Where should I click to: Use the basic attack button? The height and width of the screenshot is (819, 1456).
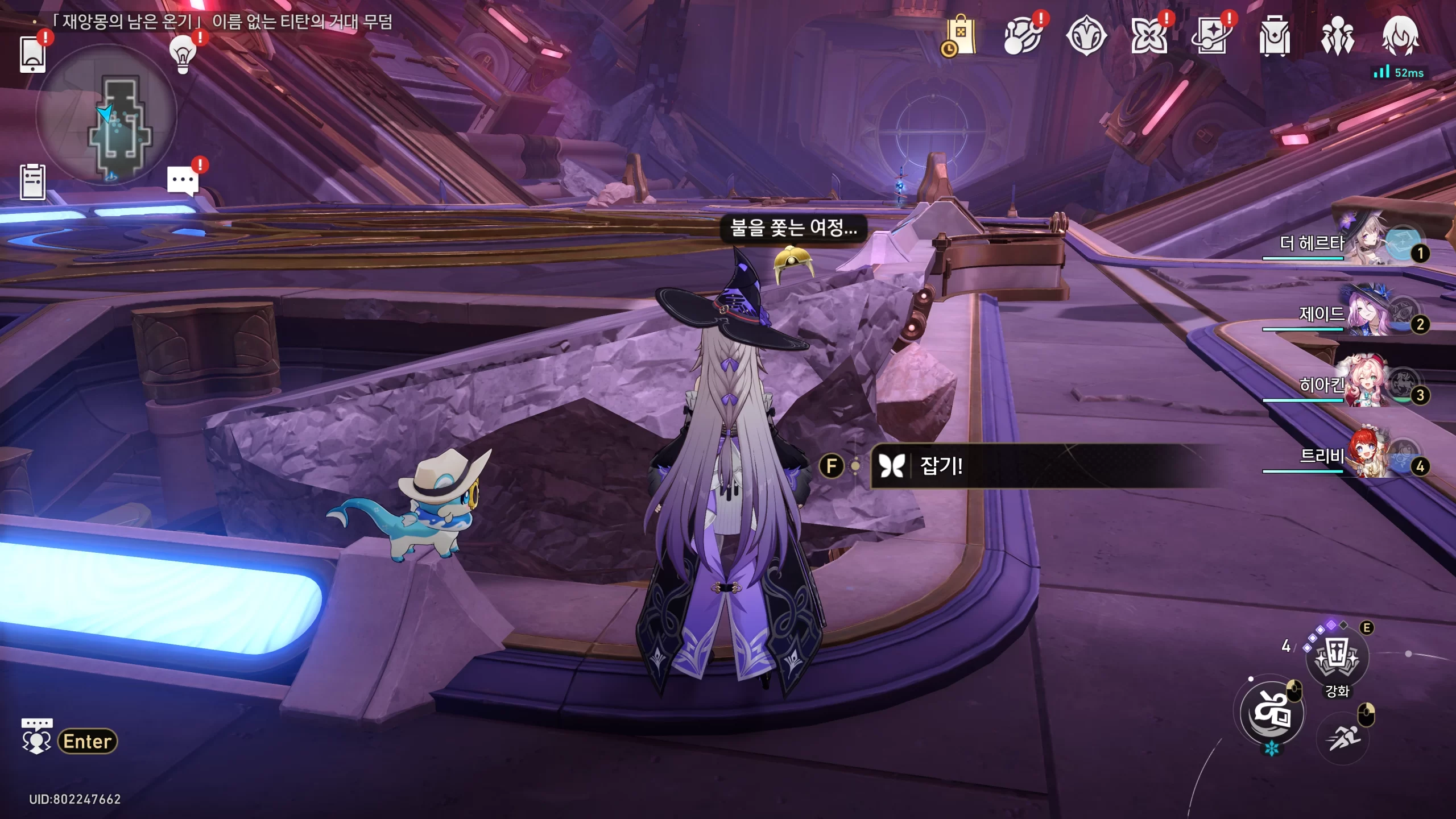coord(1272,712)
